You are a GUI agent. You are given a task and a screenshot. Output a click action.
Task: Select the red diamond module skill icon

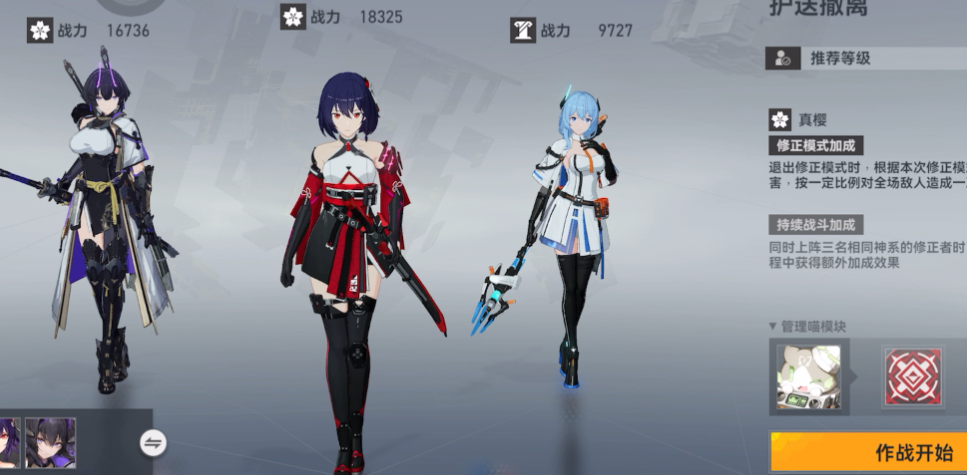point(912,375)
